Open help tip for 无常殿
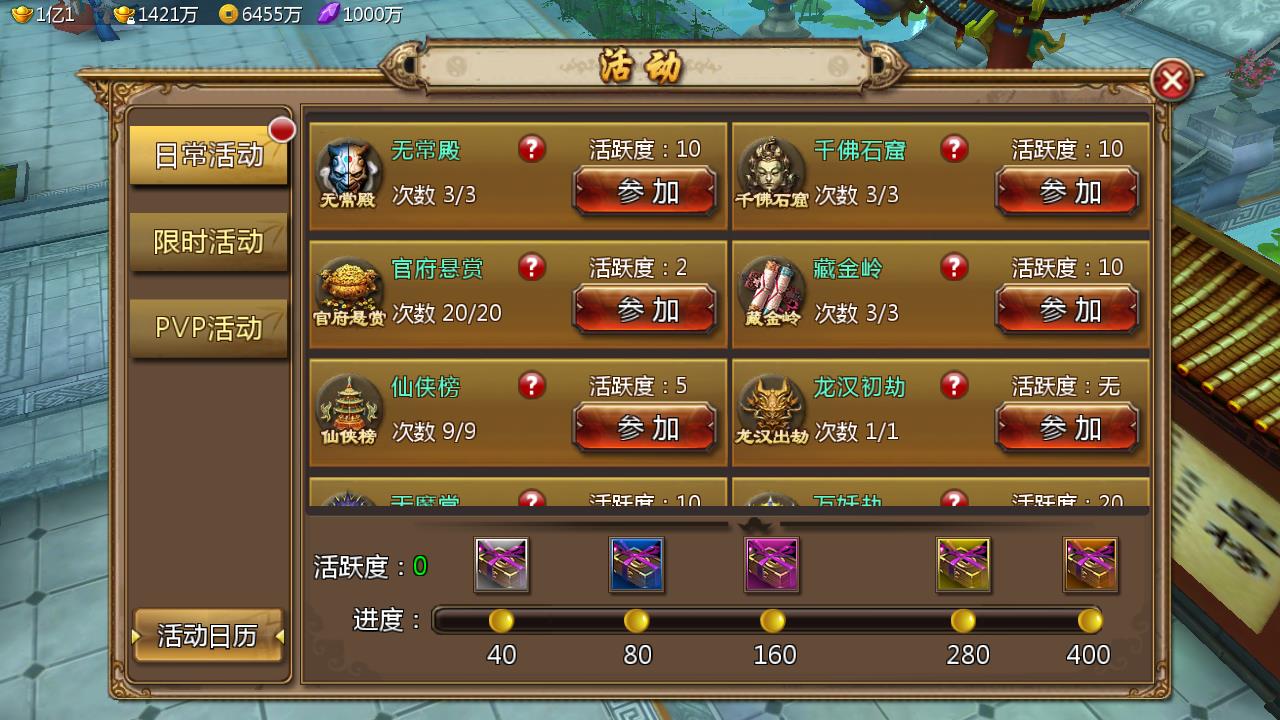This screenshot has height=720, width=1280. pyautogui.click(x=531, y=148)
